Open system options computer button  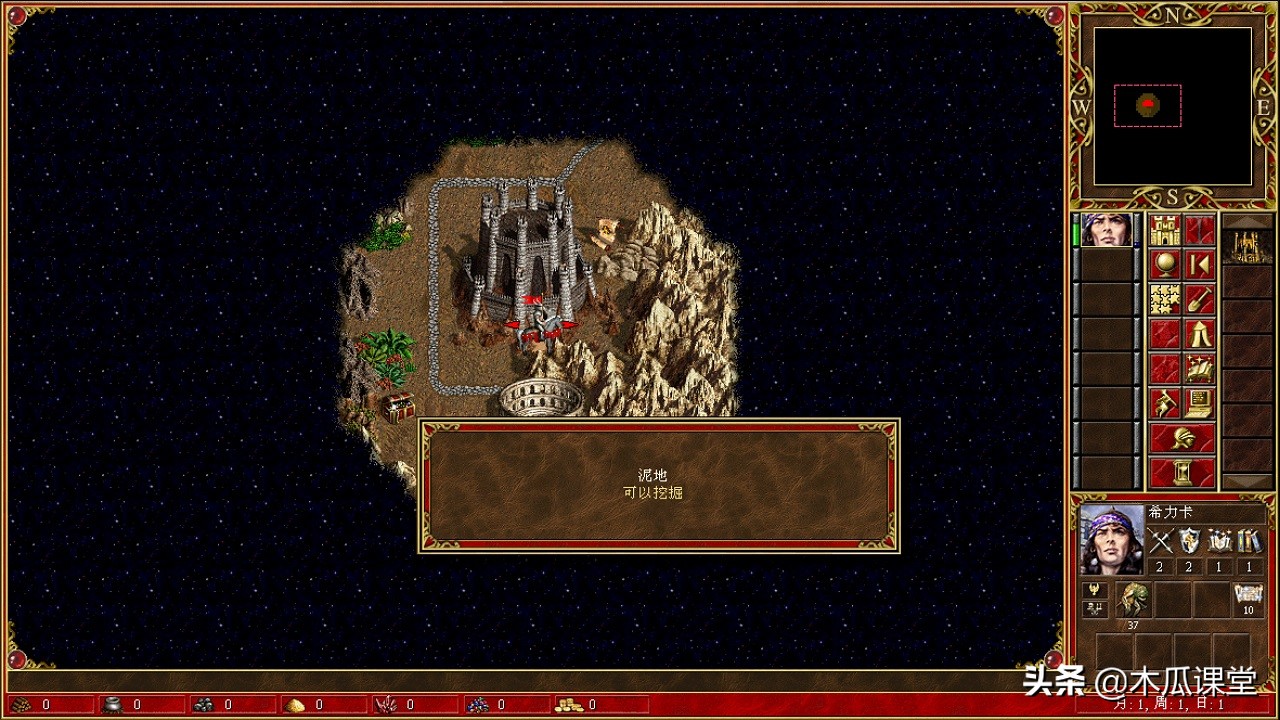tap(1200, 403)
